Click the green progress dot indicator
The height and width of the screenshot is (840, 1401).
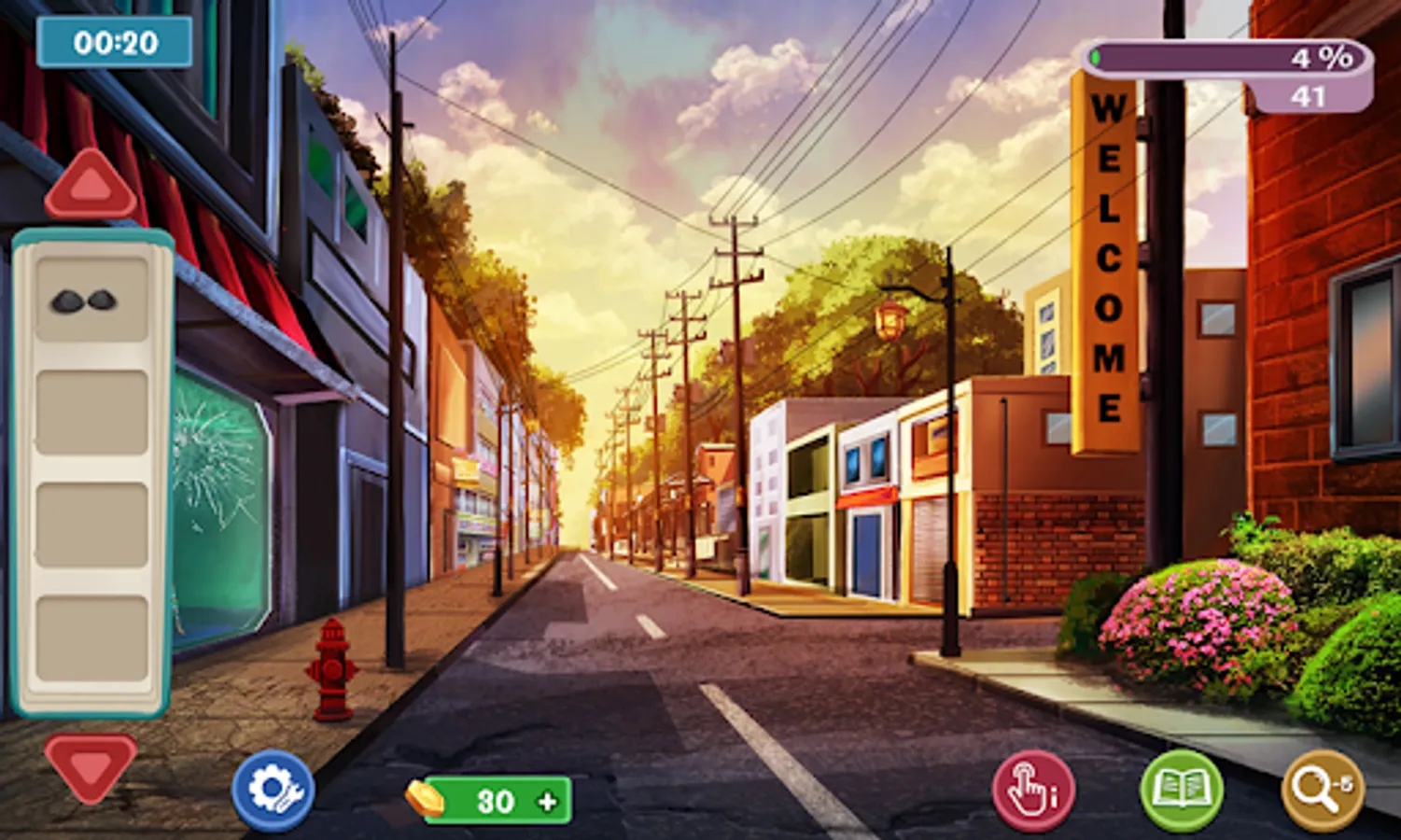[x=1094, y=57]
